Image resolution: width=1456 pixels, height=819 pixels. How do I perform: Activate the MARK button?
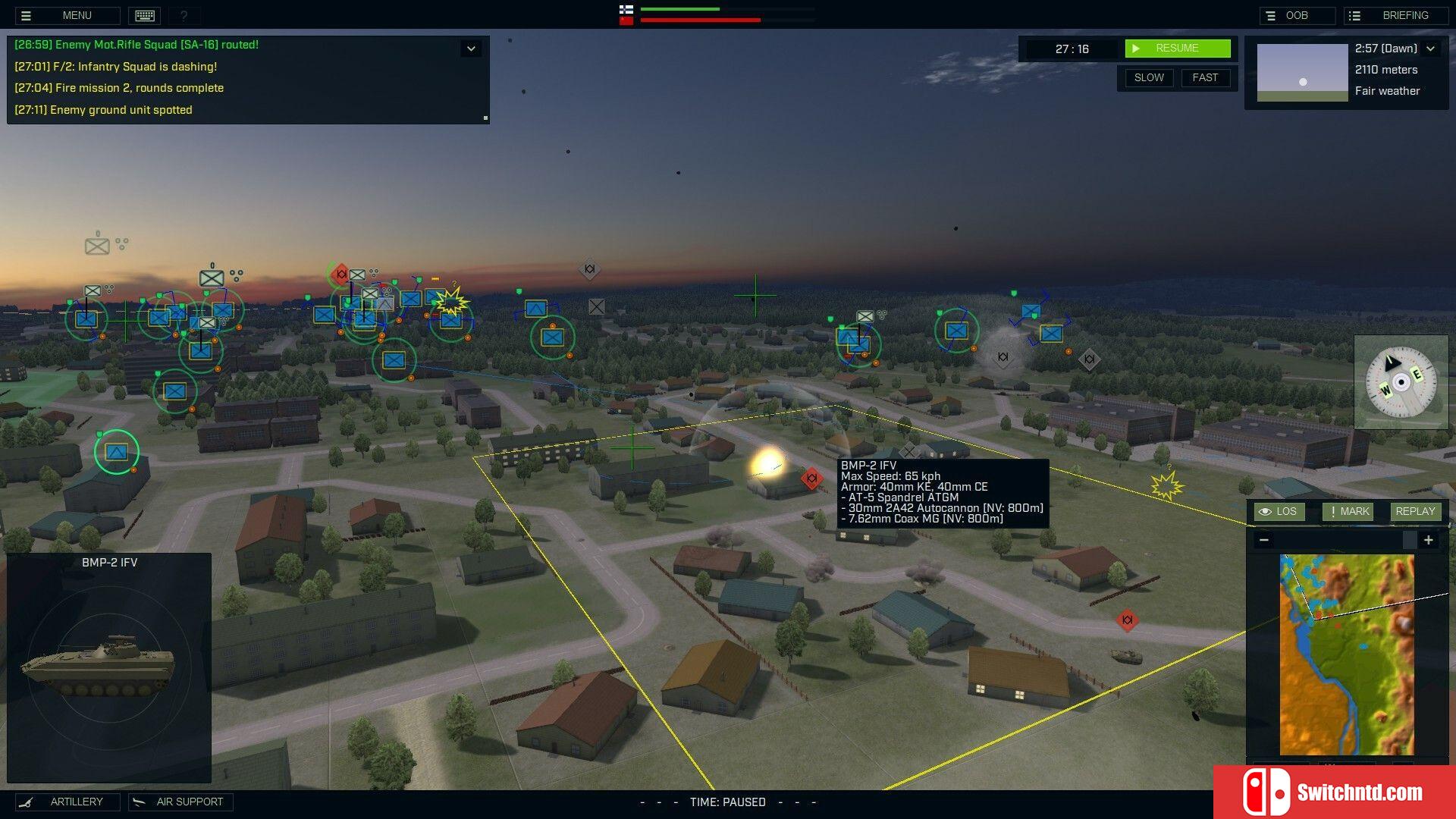click(x=1348, y=512)
